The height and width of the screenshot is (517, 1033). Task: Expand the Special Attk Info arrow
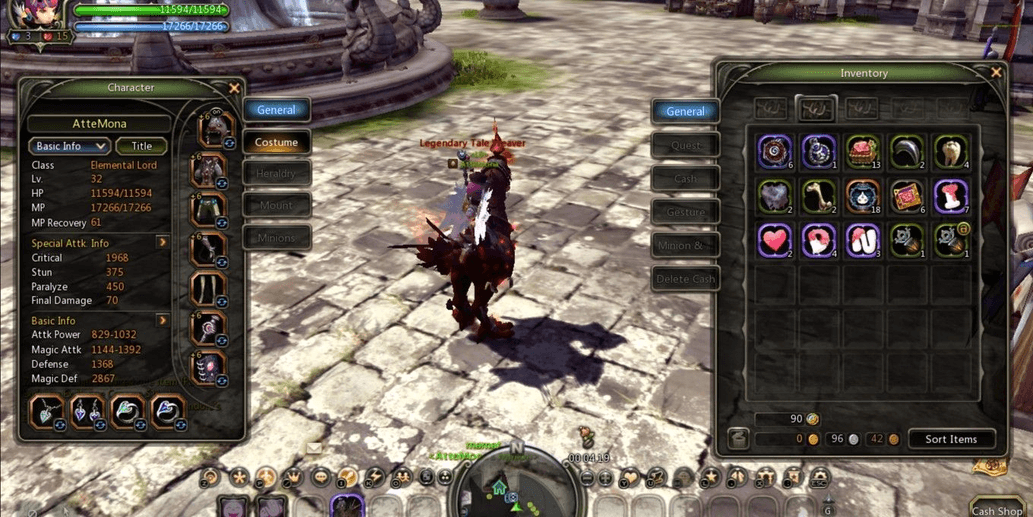tap(162, 243)
